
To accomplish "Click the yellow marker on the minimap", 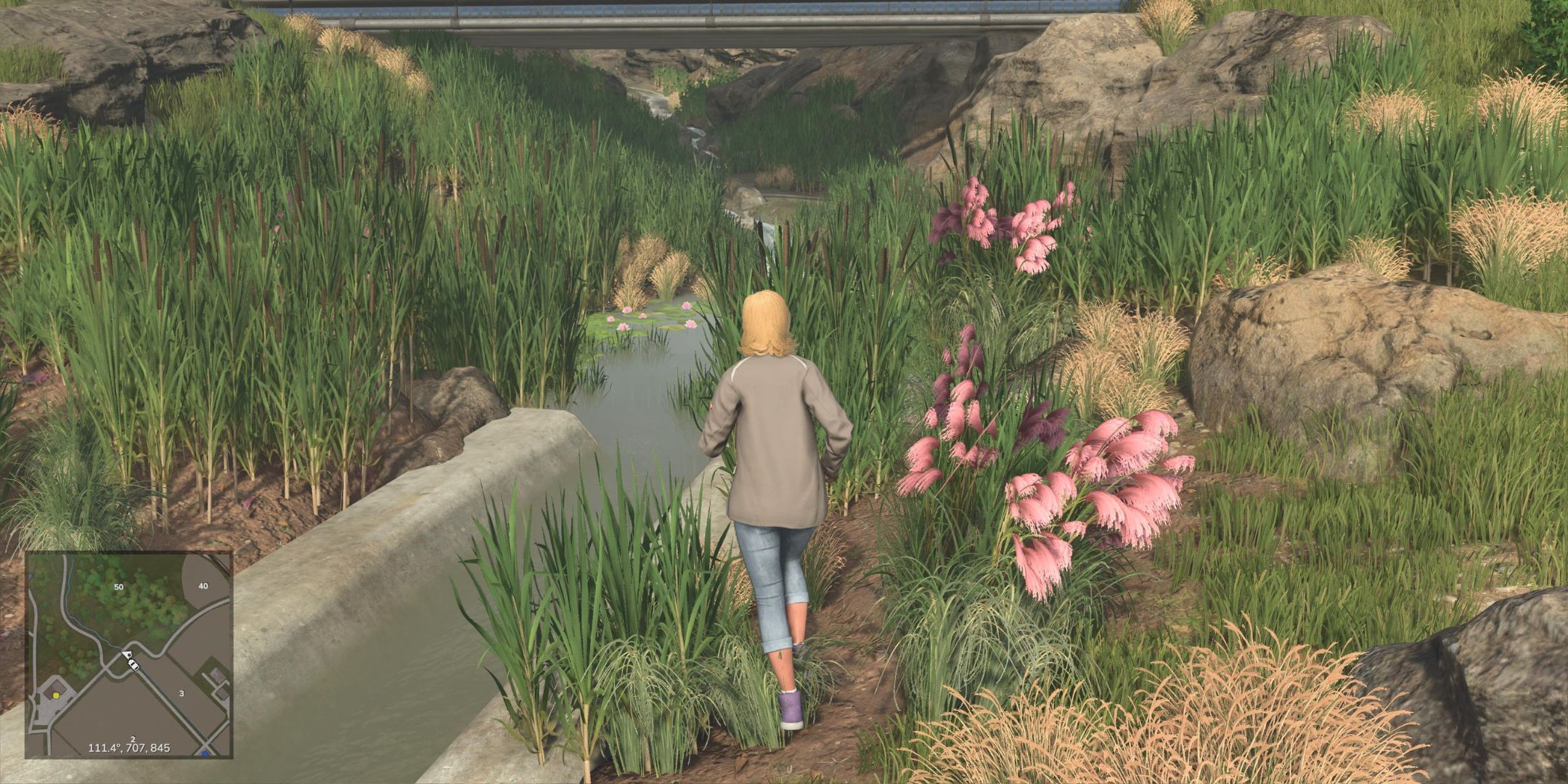I will 57,695.
